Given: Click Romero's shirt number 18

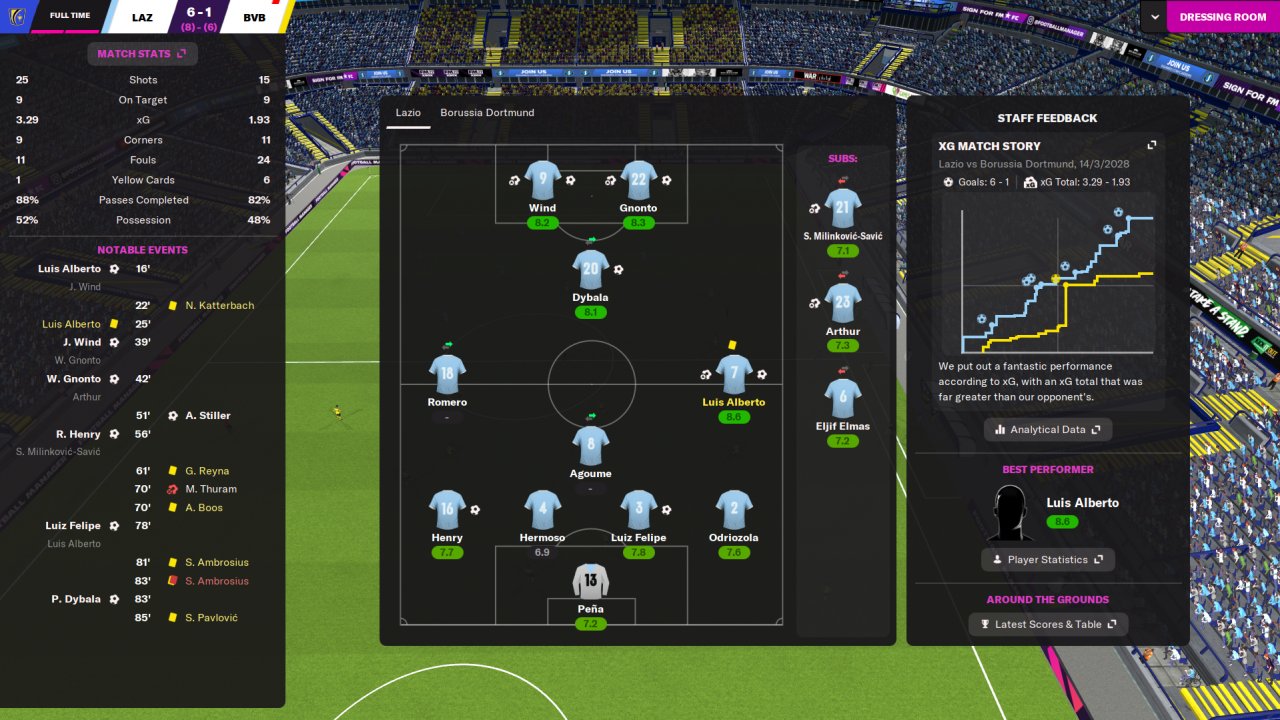Looking at the screenshot, I should (x=447, y=374).
